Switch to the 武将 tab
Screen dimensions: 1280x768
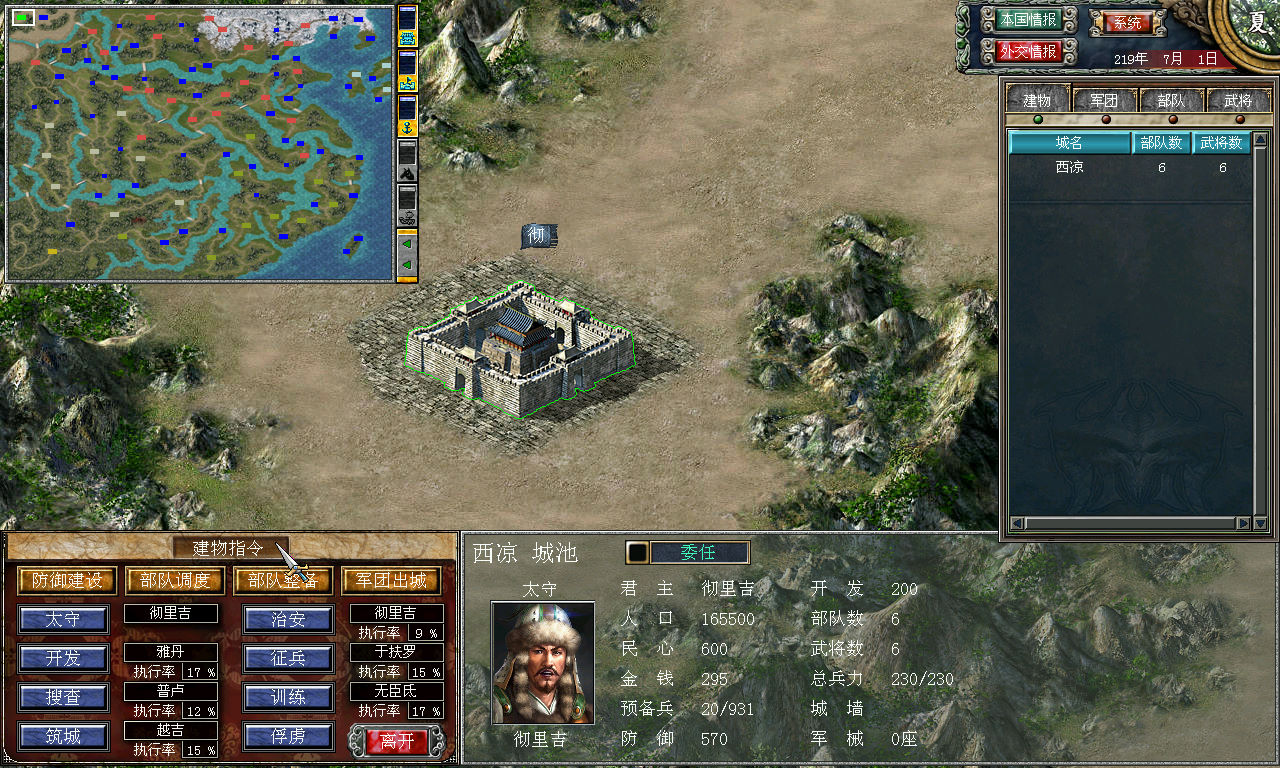(x=1237, y=100)
